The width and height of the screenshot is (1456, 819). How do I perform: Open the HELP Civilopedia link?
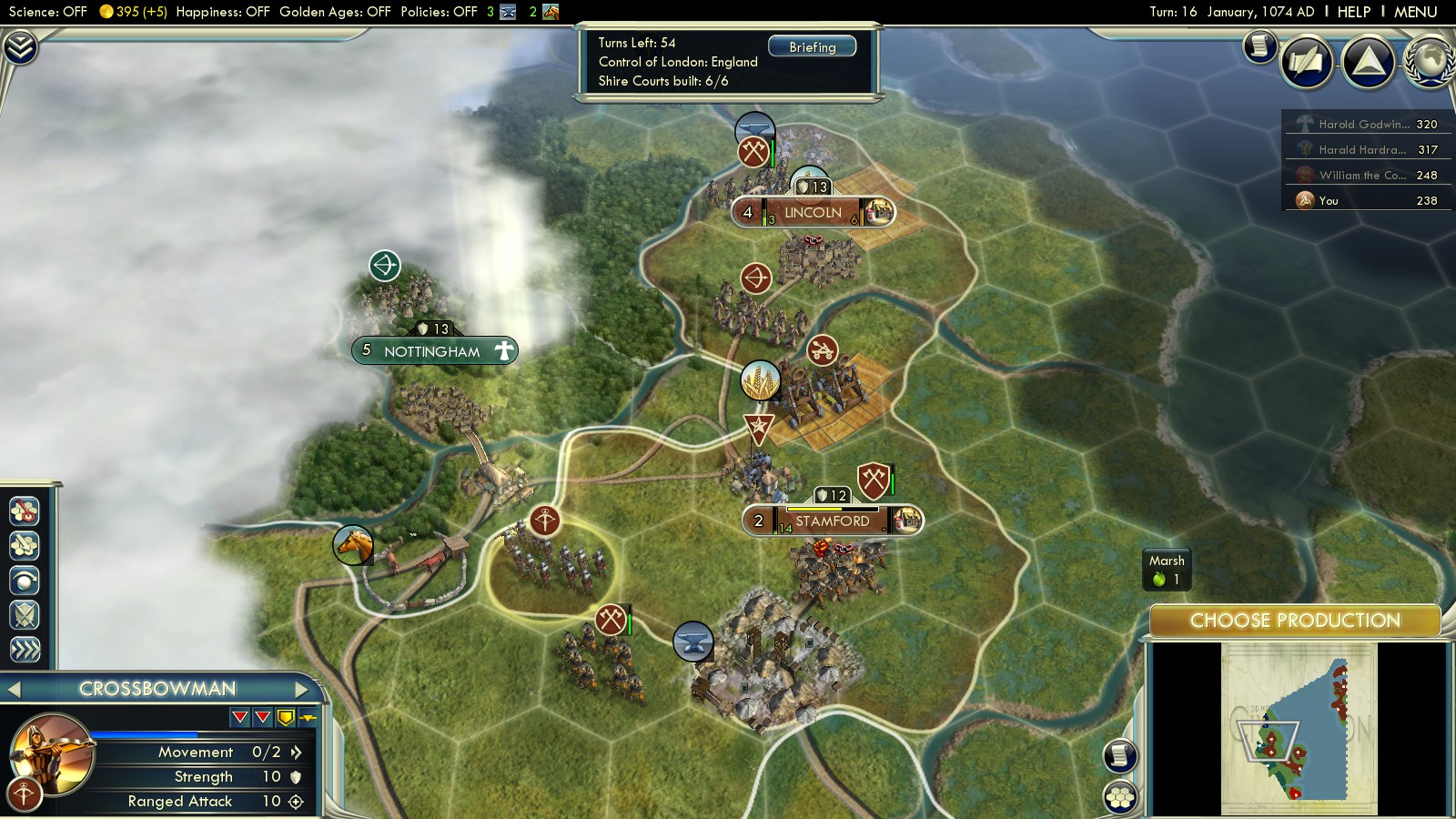(1353, 12)
